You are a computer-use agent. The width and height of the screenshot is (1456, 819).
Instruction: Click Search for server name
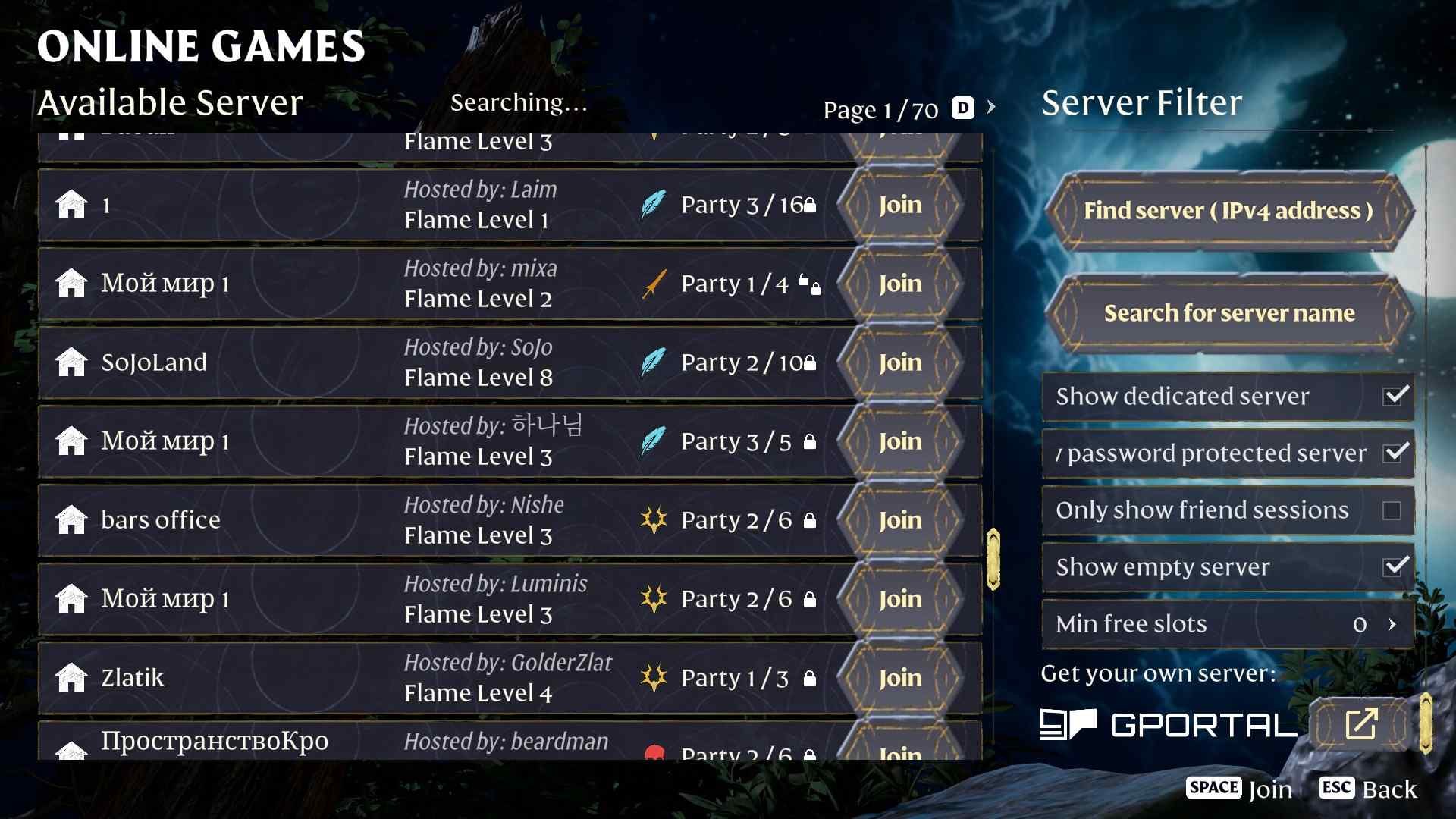1228,312
